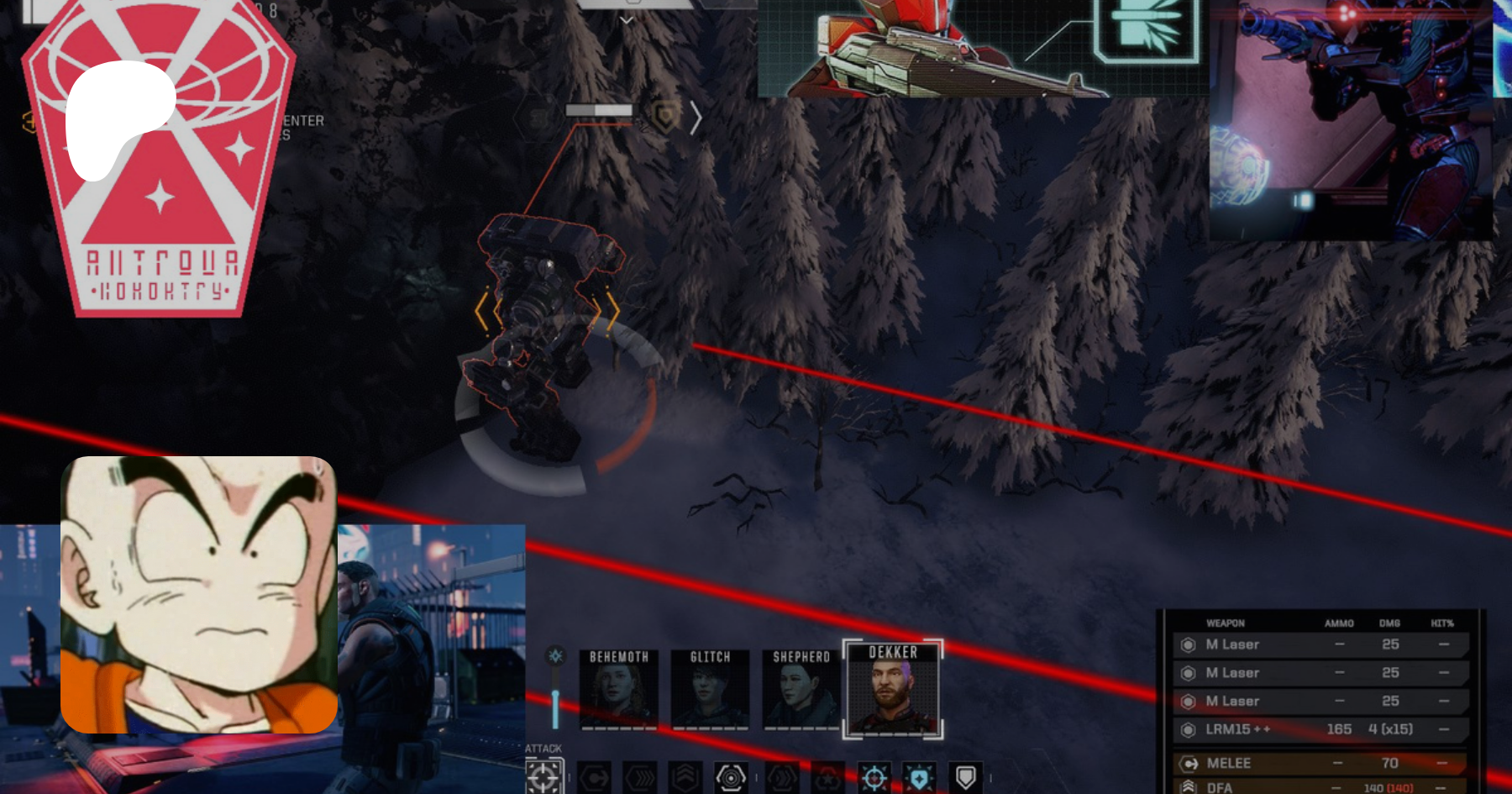Choose the move action arrow icon
The image size is (1512, 794).
[595, 779]
